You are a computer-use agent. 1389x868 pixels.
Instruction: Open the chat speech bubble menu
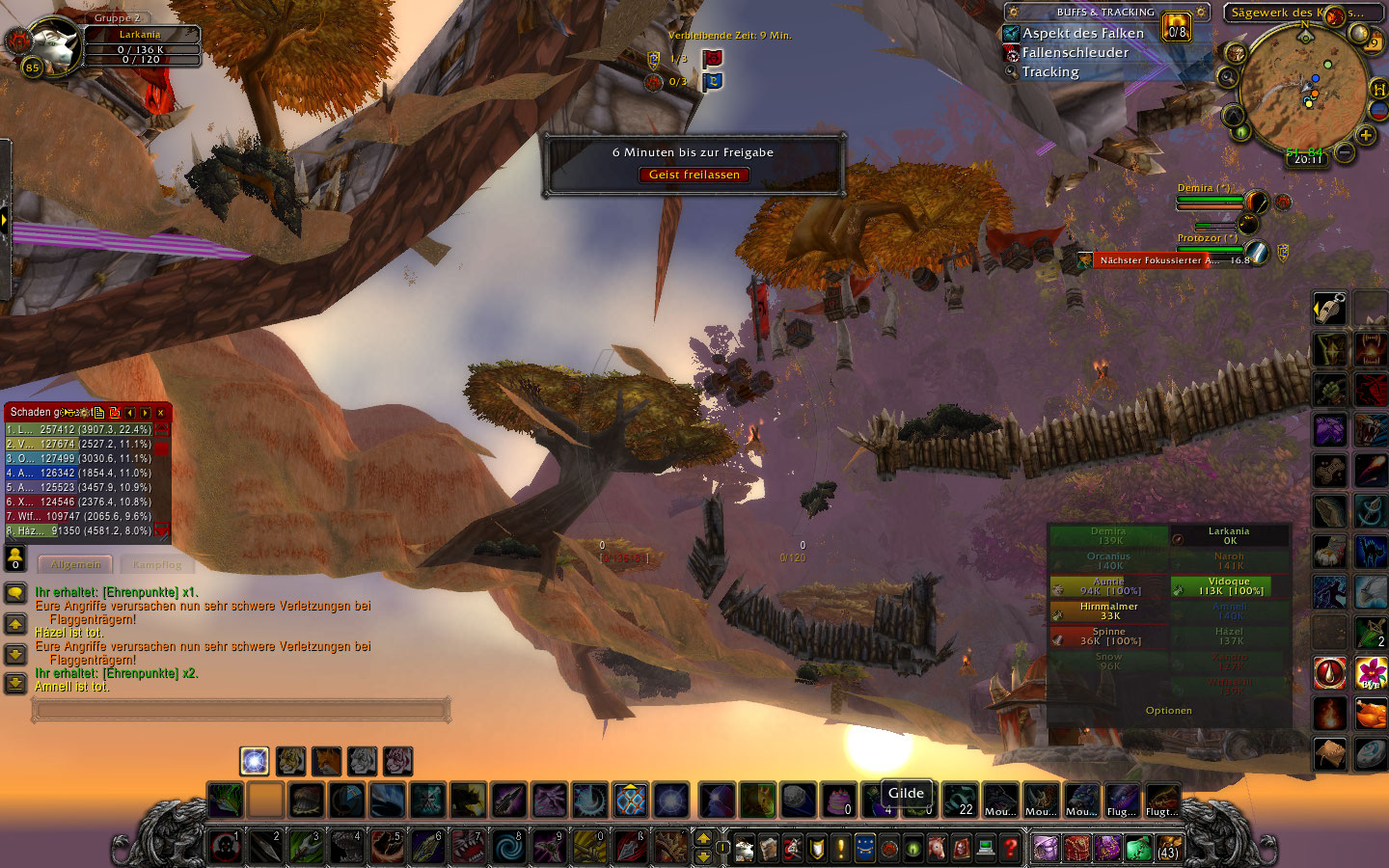pos(15,592)
